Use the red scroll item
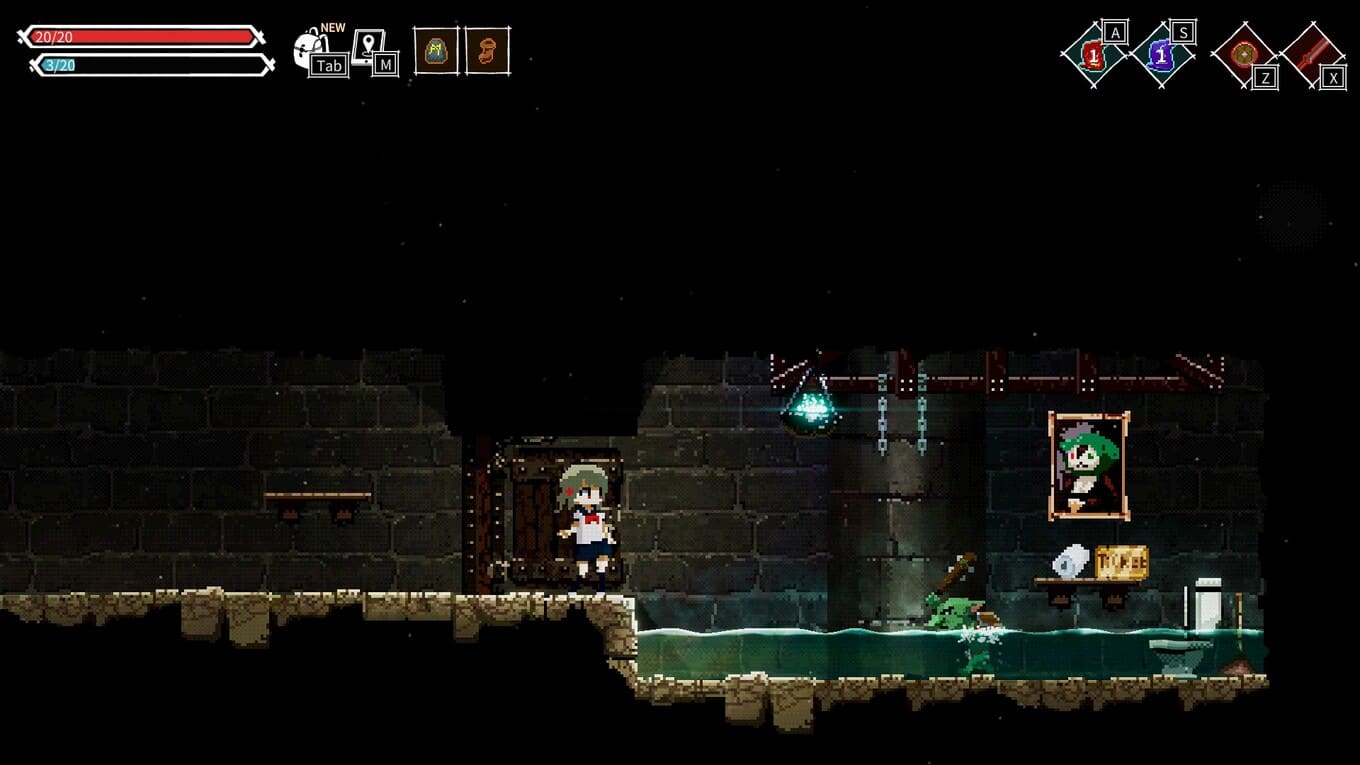Screen dimensions: 1360x765 pyautogui.click(x=1094, y=55)
